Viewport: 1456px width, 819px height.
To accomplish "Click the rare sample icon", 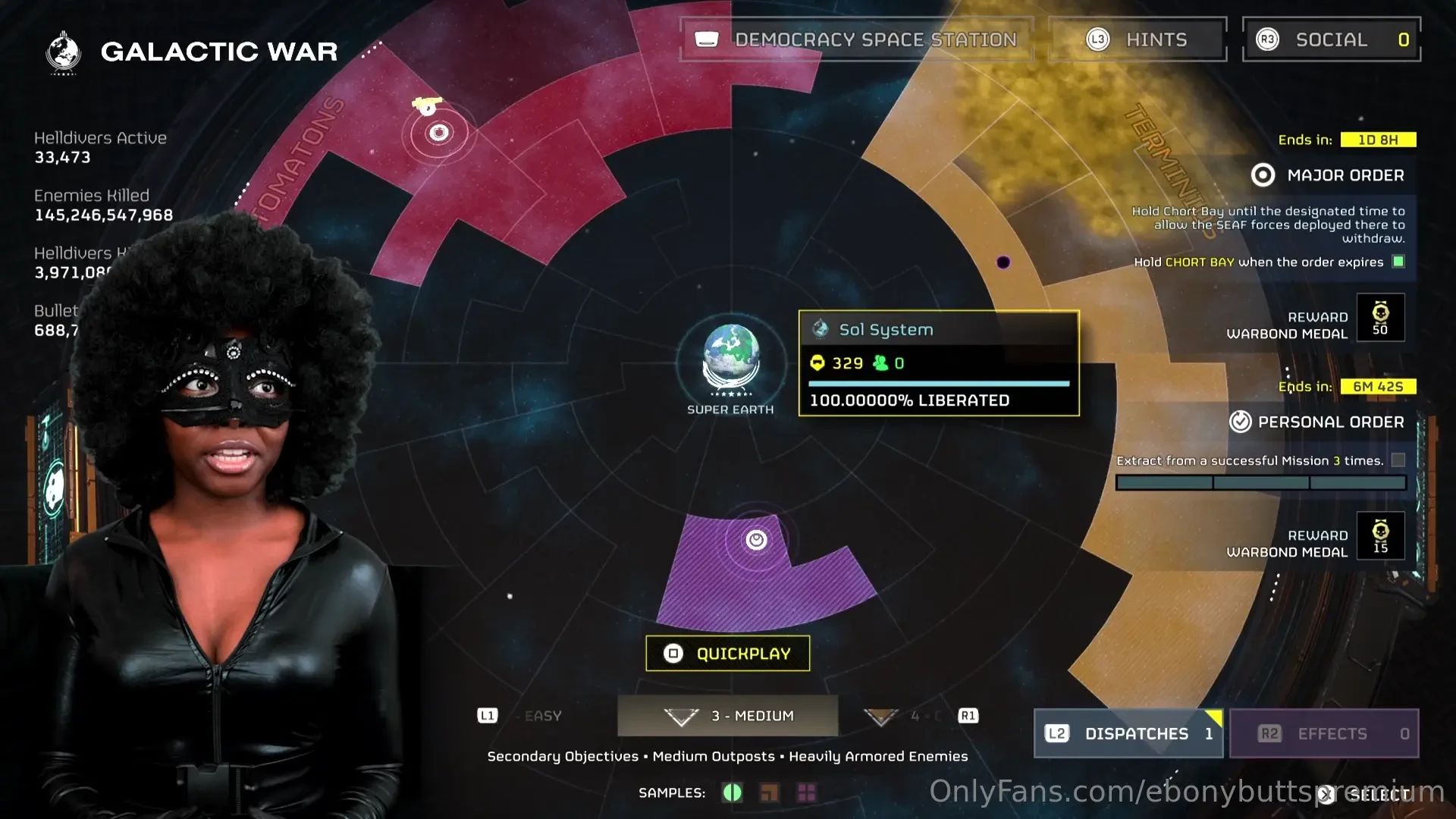I will tap(769, 792).
